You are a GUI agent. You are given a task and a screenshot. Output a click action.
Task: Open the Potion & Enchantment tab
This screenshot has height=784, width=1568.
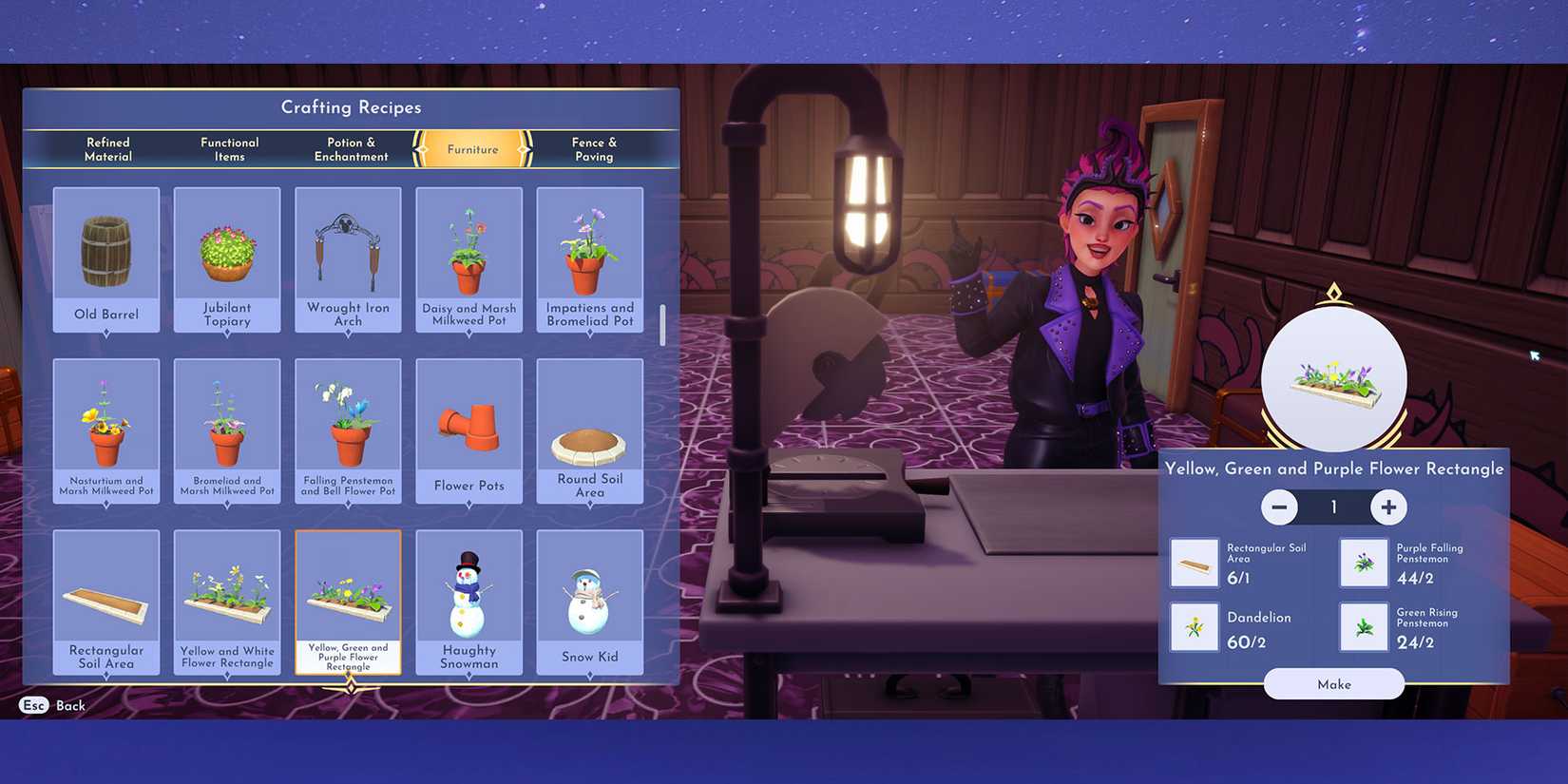(350, 149)
